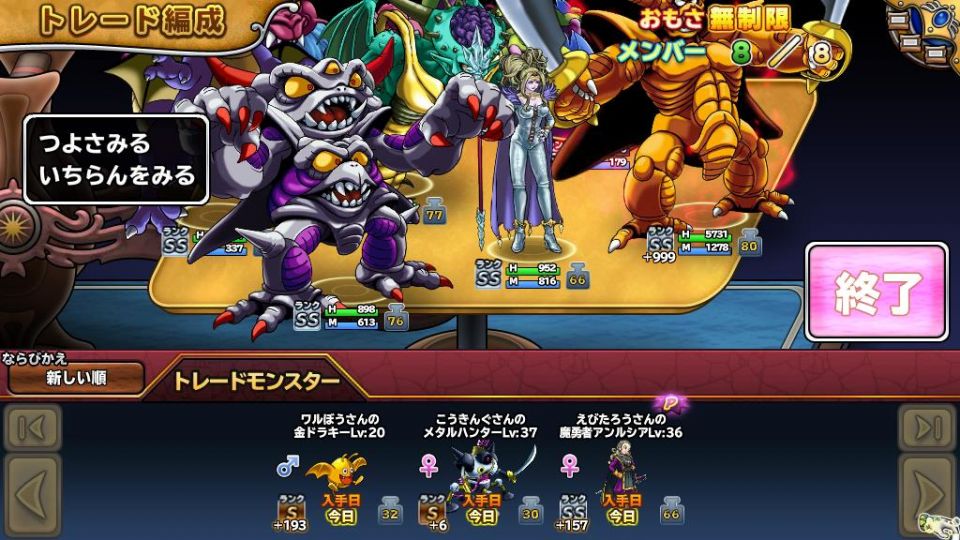Choose つよさみる to view stats
Screen dimensions: 960x540
point(94,145)
